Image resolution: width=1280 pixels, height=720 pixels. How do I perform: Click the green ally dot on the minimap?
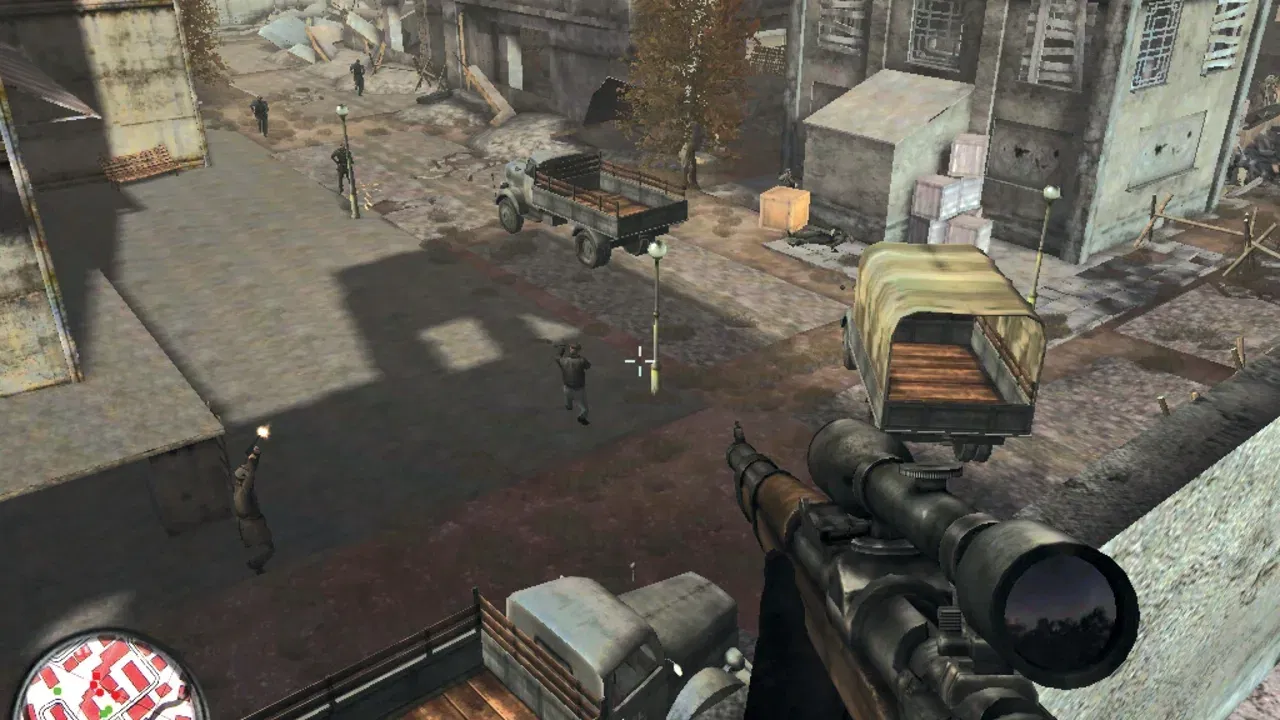tap(58, 690)
